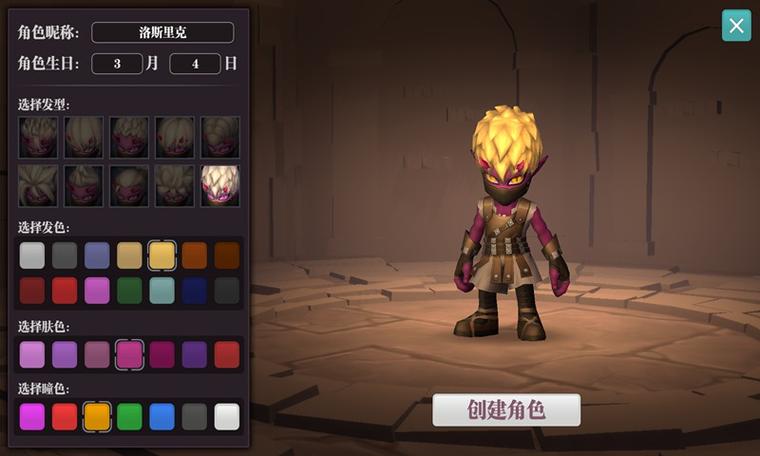Close the character creation screen
The height and width of the screenshot is (456, 760).
[736, 26]
